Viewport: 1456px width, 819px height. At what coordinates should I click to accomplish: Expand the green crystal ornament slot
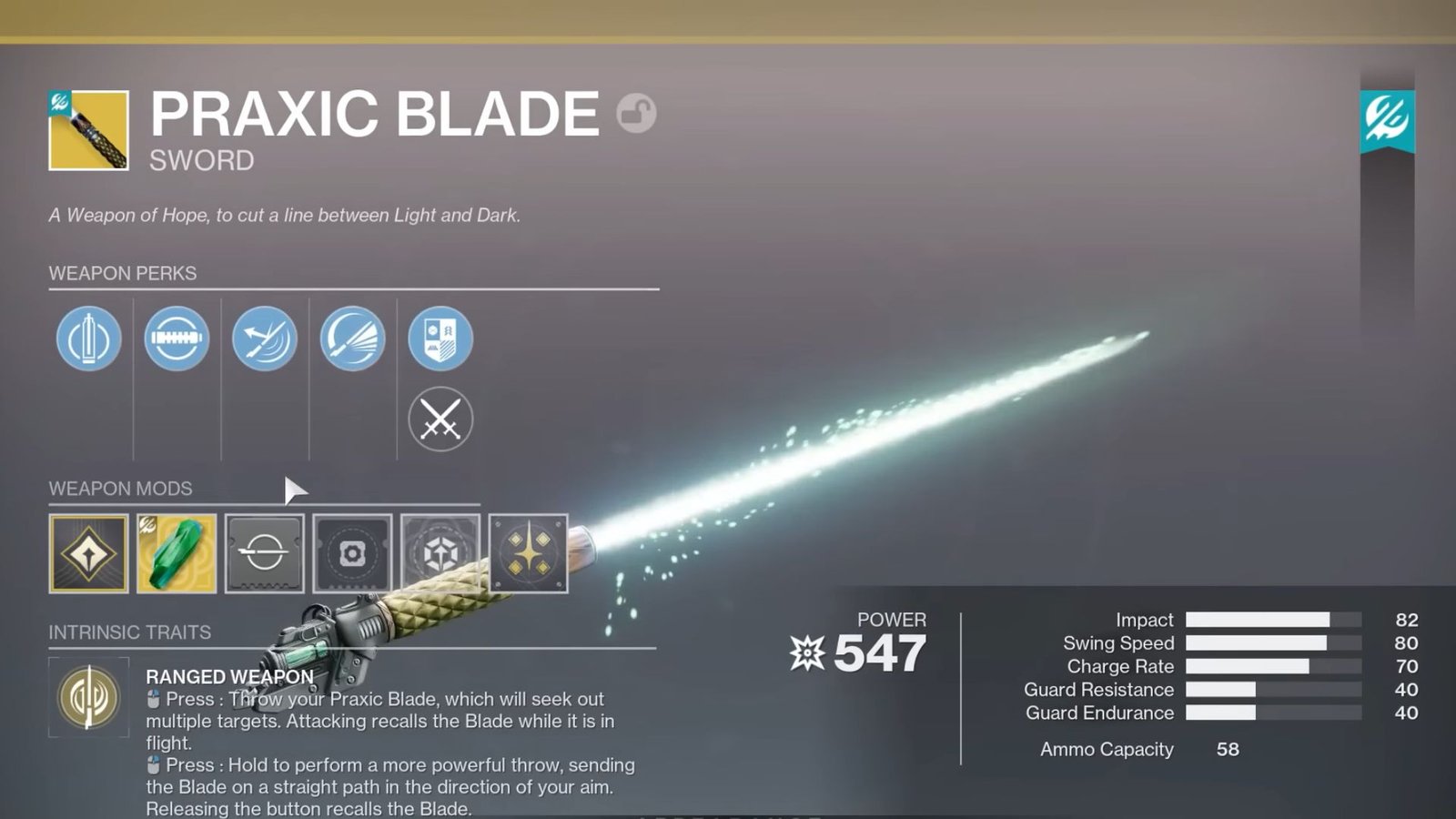click(176, 551)
